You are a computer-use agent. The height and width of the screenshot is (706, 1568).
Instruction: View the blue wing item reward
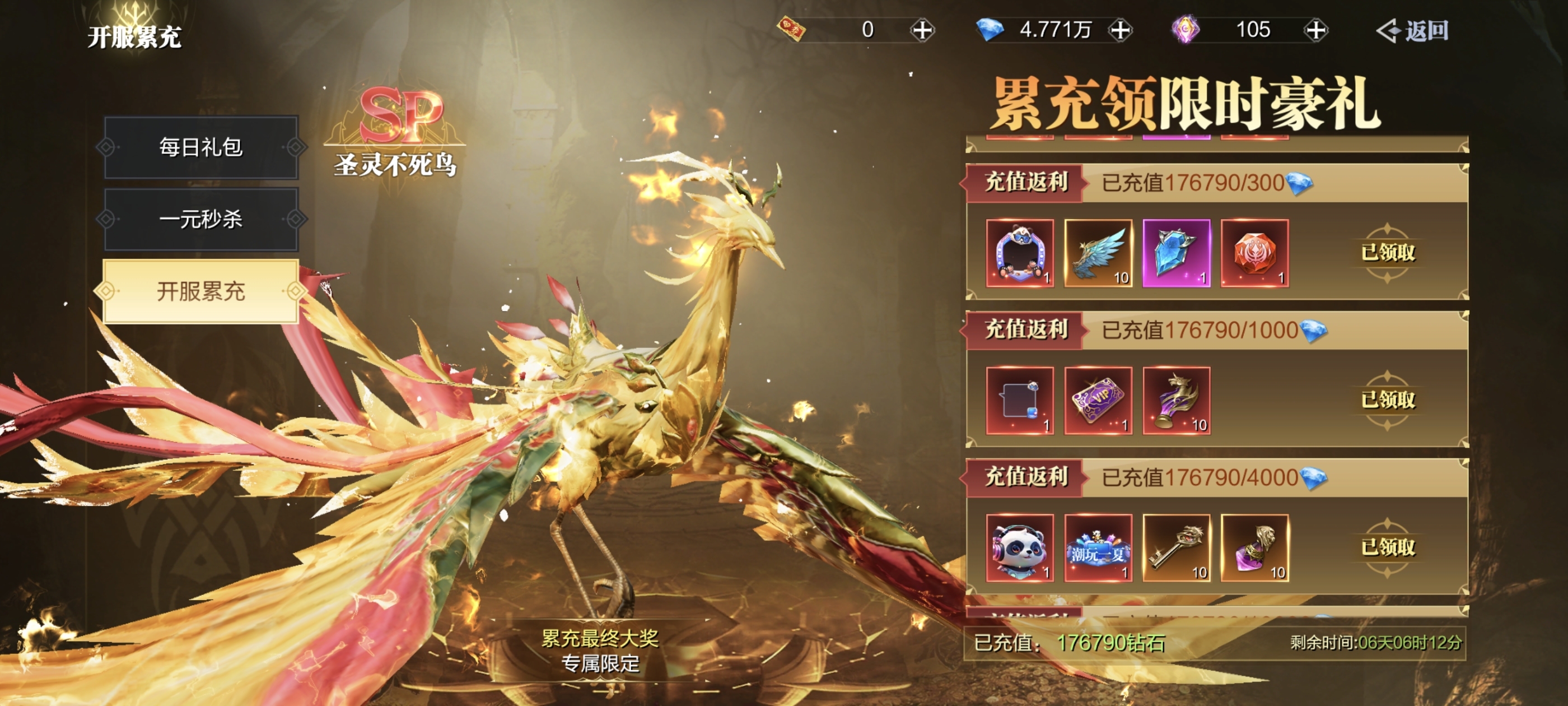coord(1098,253)
